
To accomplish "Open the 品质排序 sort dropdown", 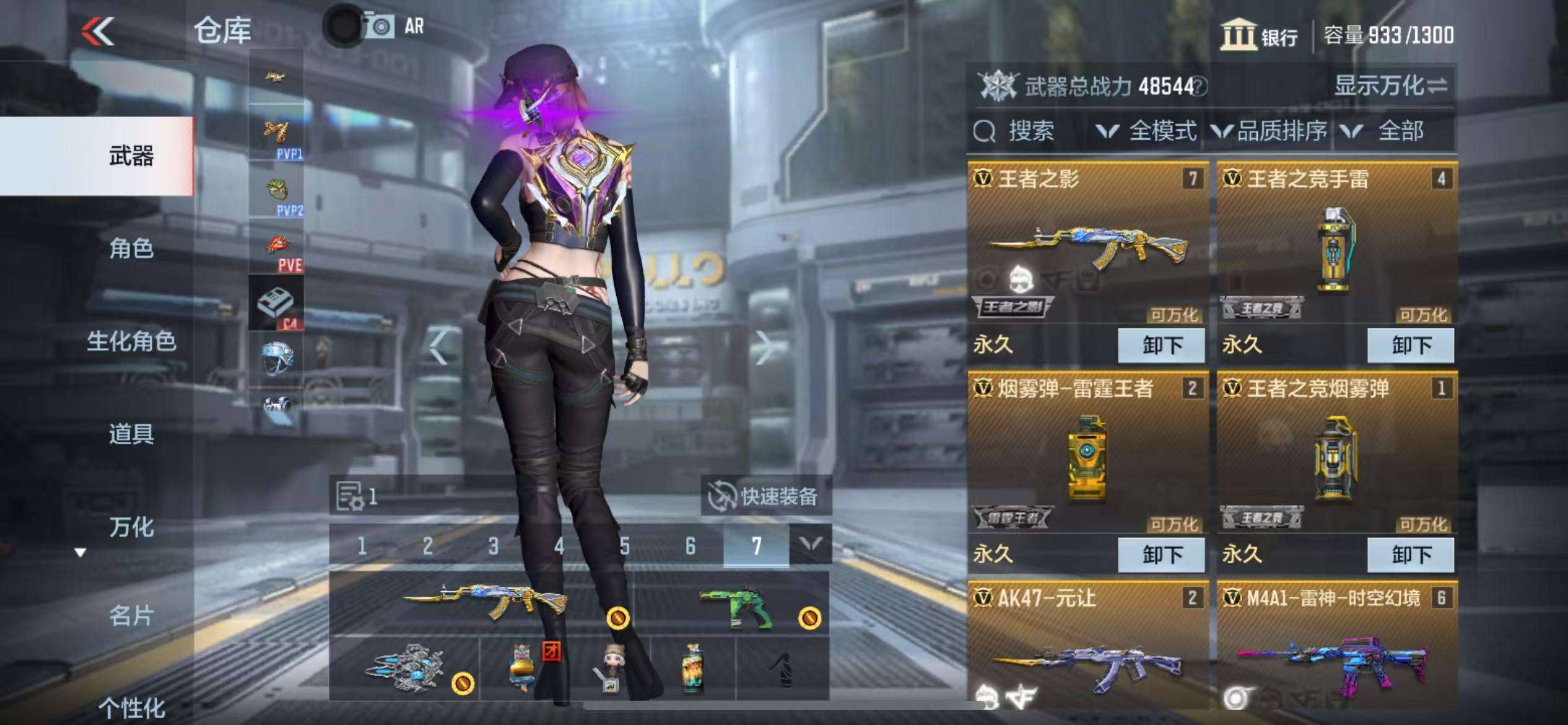I will pyautogui.click(x=1270, y=131).
